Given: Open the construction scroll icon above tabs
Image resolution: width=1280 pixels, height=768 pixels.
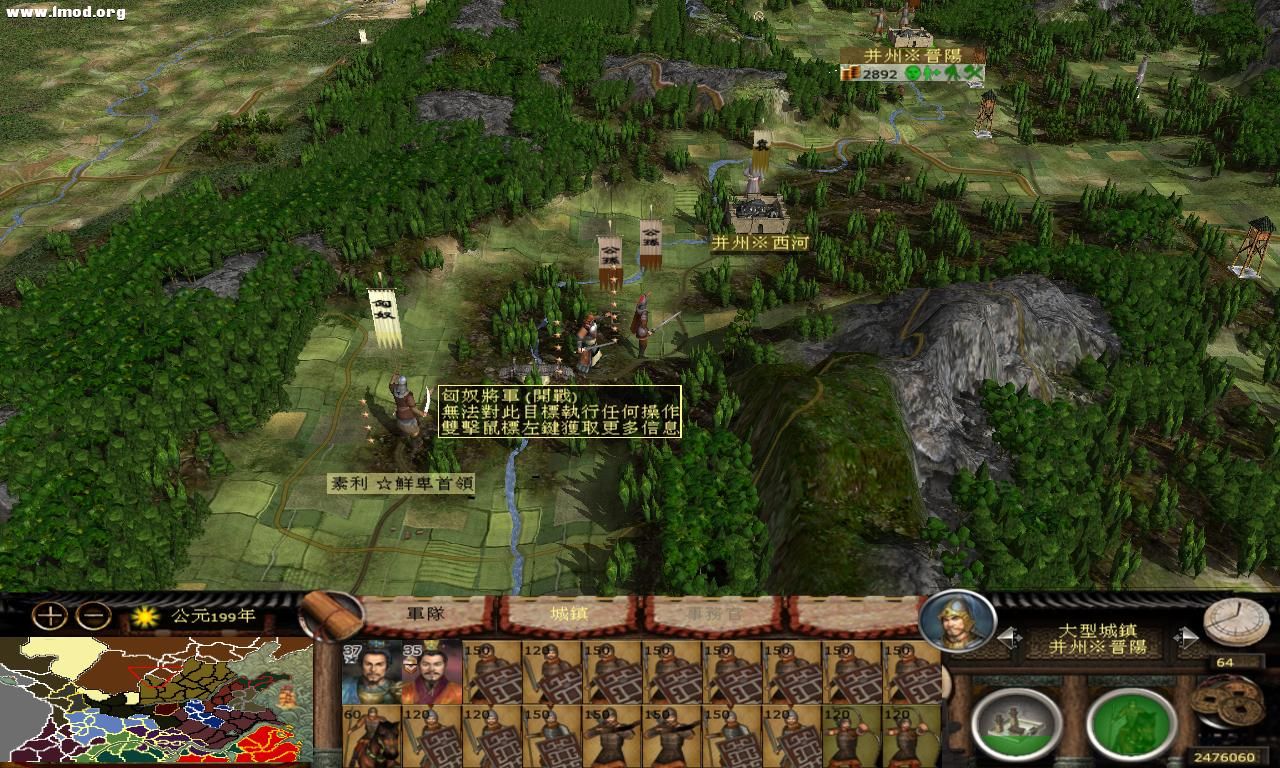Looking at the screenshot, I should [x=330, y=618].
